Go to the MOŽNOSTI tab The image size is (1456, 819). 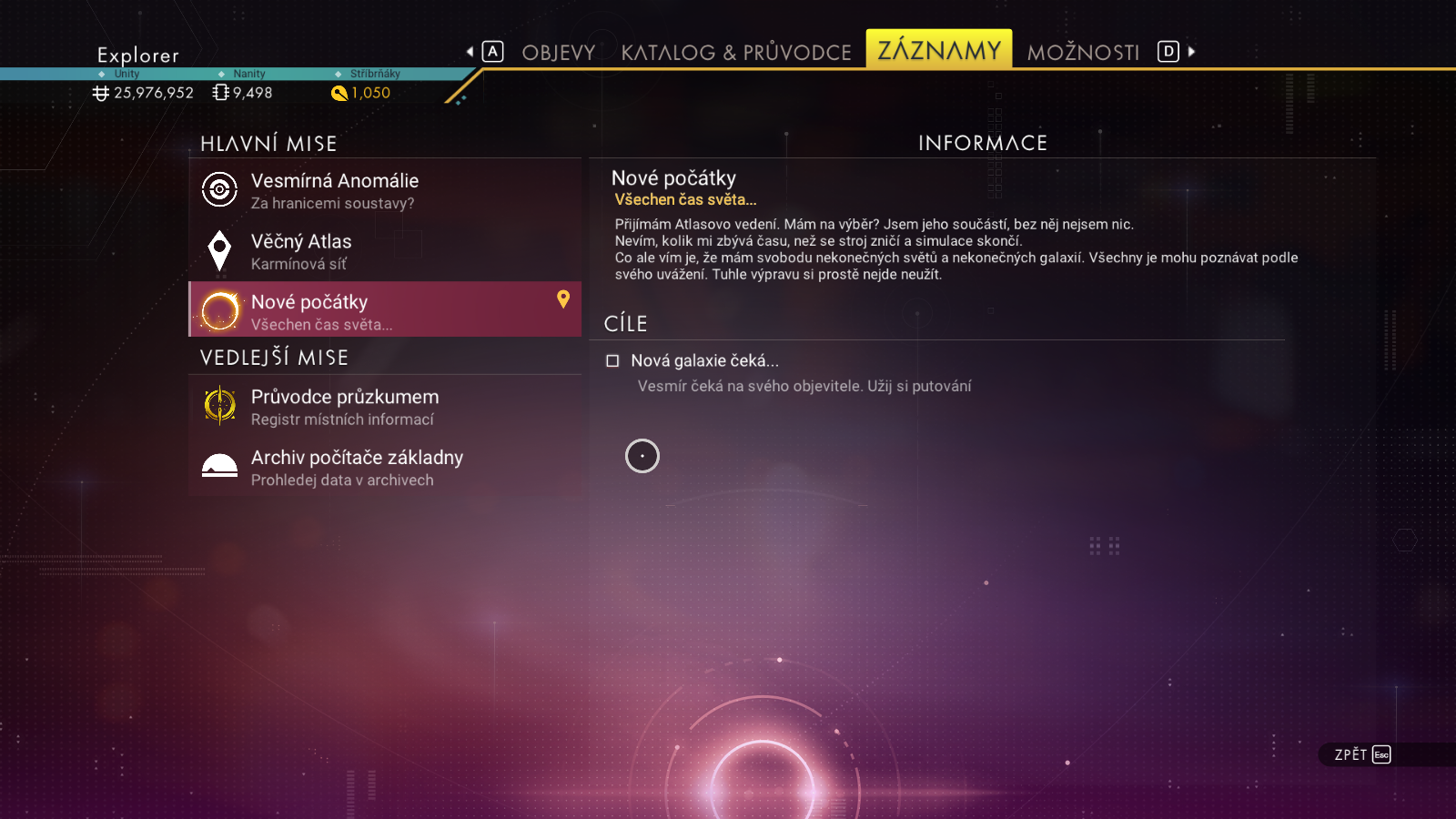point(1083,53)
